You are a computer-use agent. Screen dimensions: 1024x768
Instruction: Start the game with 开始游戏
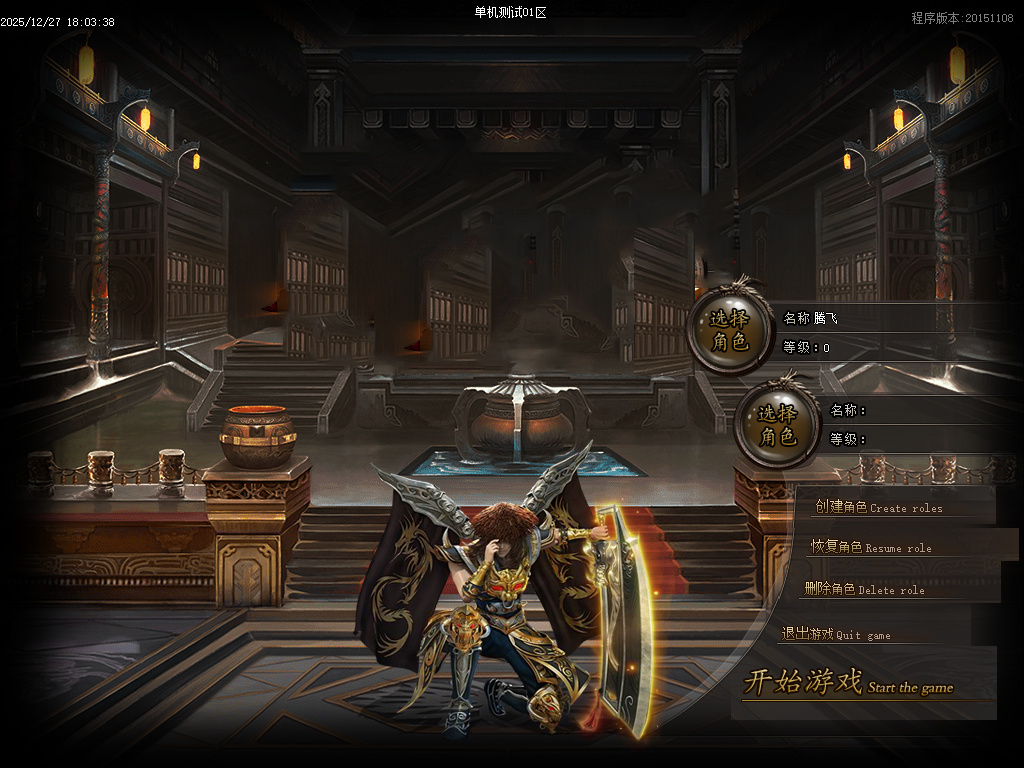(x=848, y=684)
